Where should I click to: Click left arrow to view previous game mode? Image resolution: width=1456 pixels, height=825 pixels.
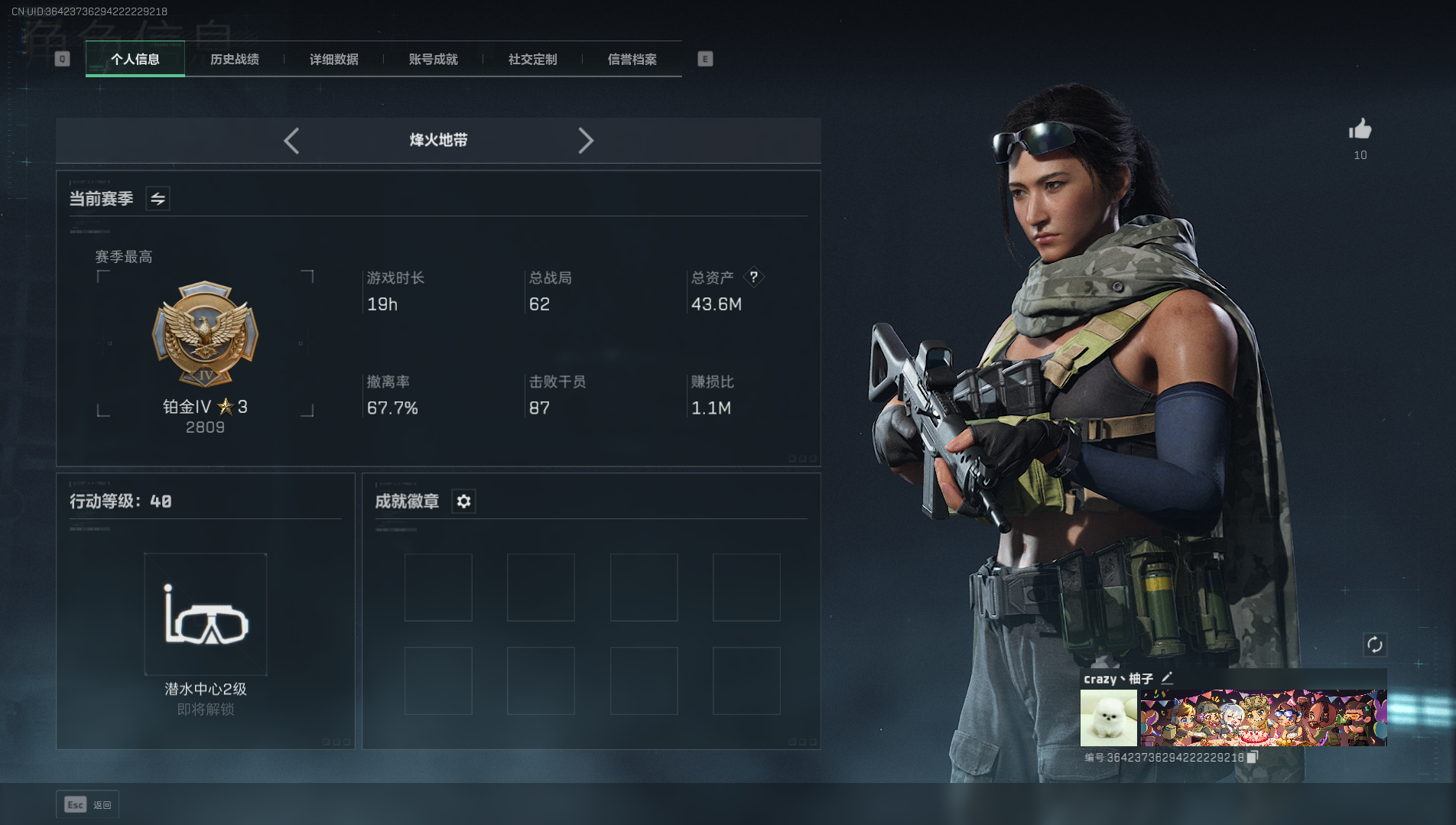[x=291, y=141]
